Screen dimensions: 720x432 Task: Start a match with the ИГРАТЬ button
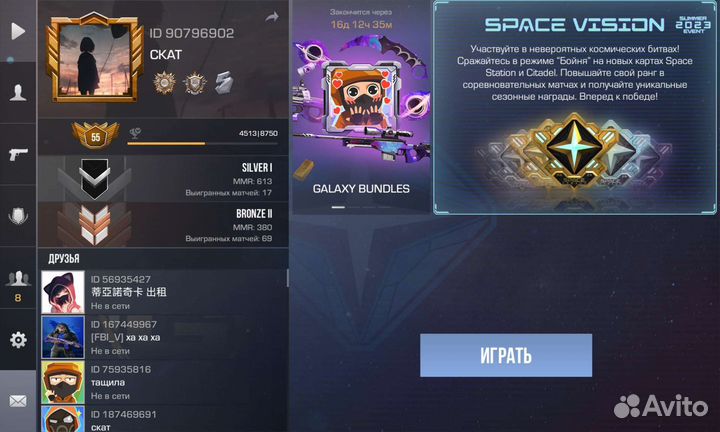pyautogui.click(x=505, y=355)
